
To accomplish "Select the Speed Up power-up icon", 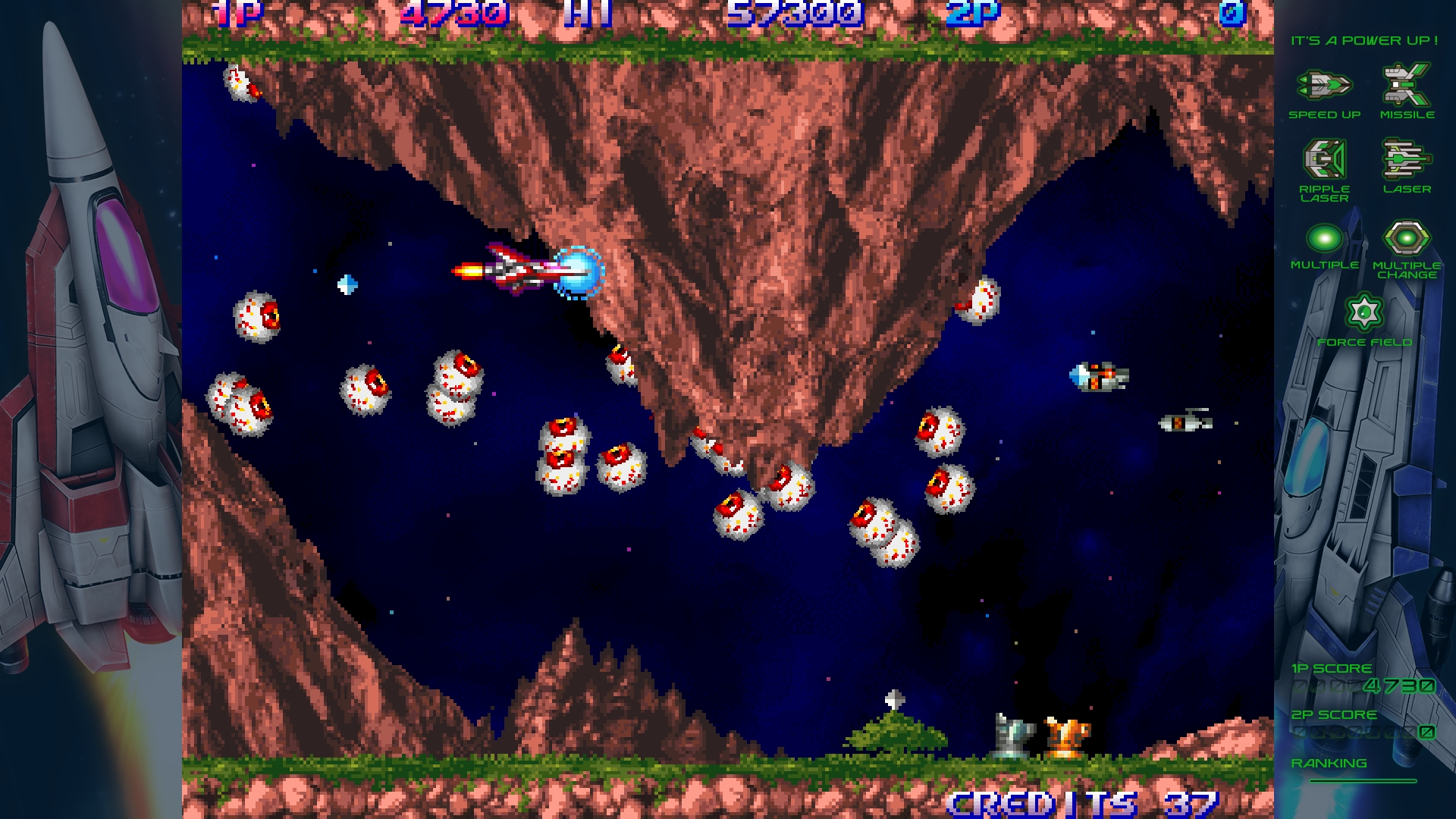I will (1324, 85).
